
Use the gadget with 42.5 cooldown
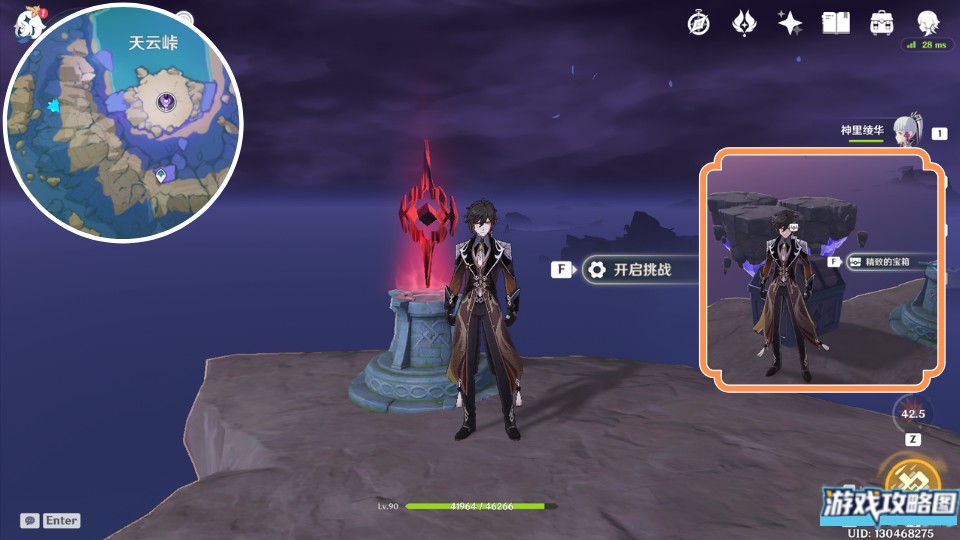(x=912, y=413)
